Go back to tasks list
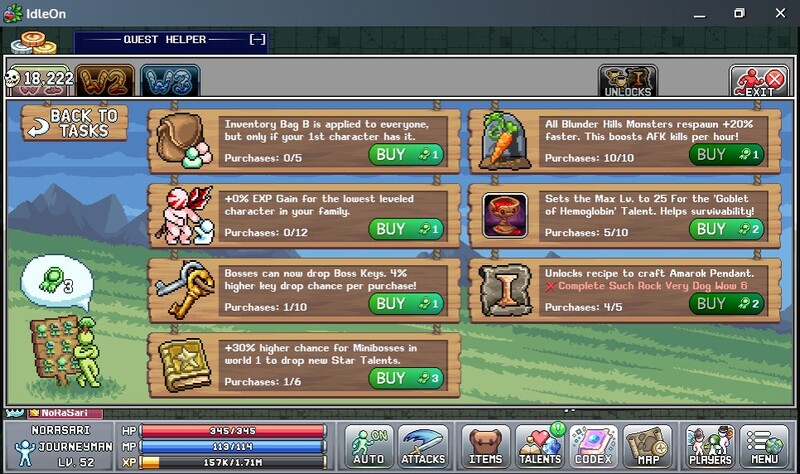The width and height of the screenshot is (800, 474). point(76,123)
